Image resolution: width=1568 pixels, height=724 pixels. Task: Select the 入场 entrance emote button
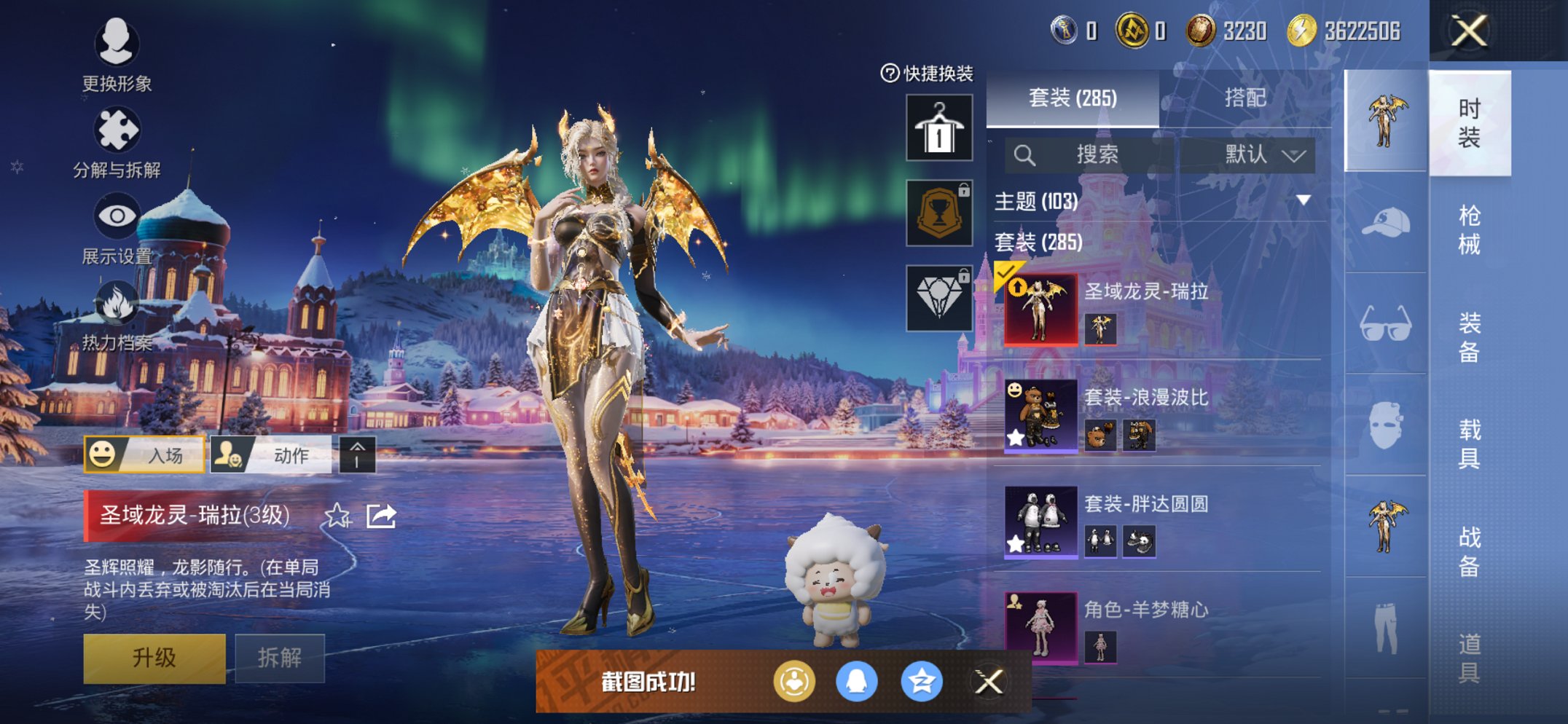(x=144, y=455)
